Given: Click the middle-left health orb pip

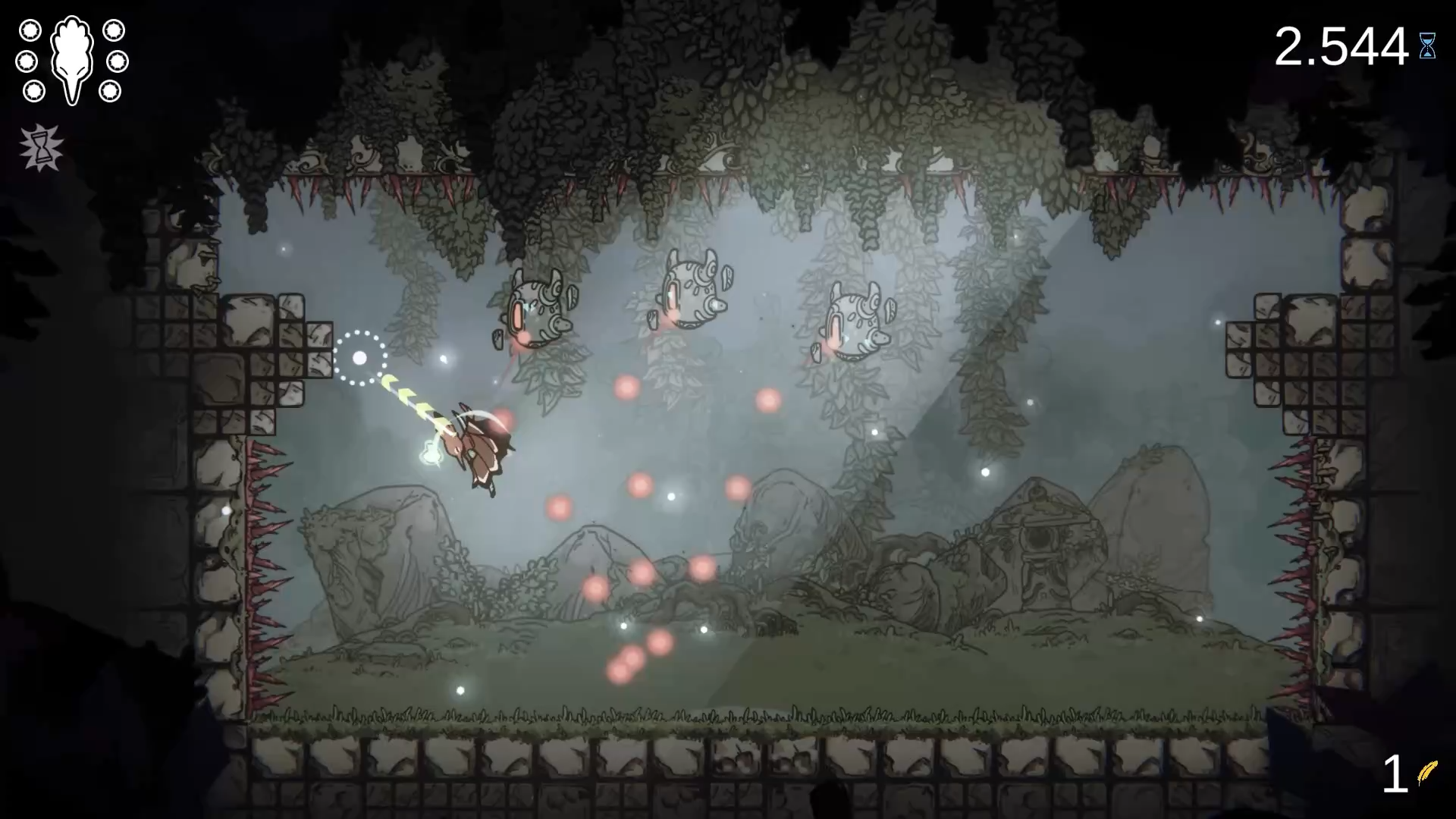Looking at the screenshot, I should [25, 61].
